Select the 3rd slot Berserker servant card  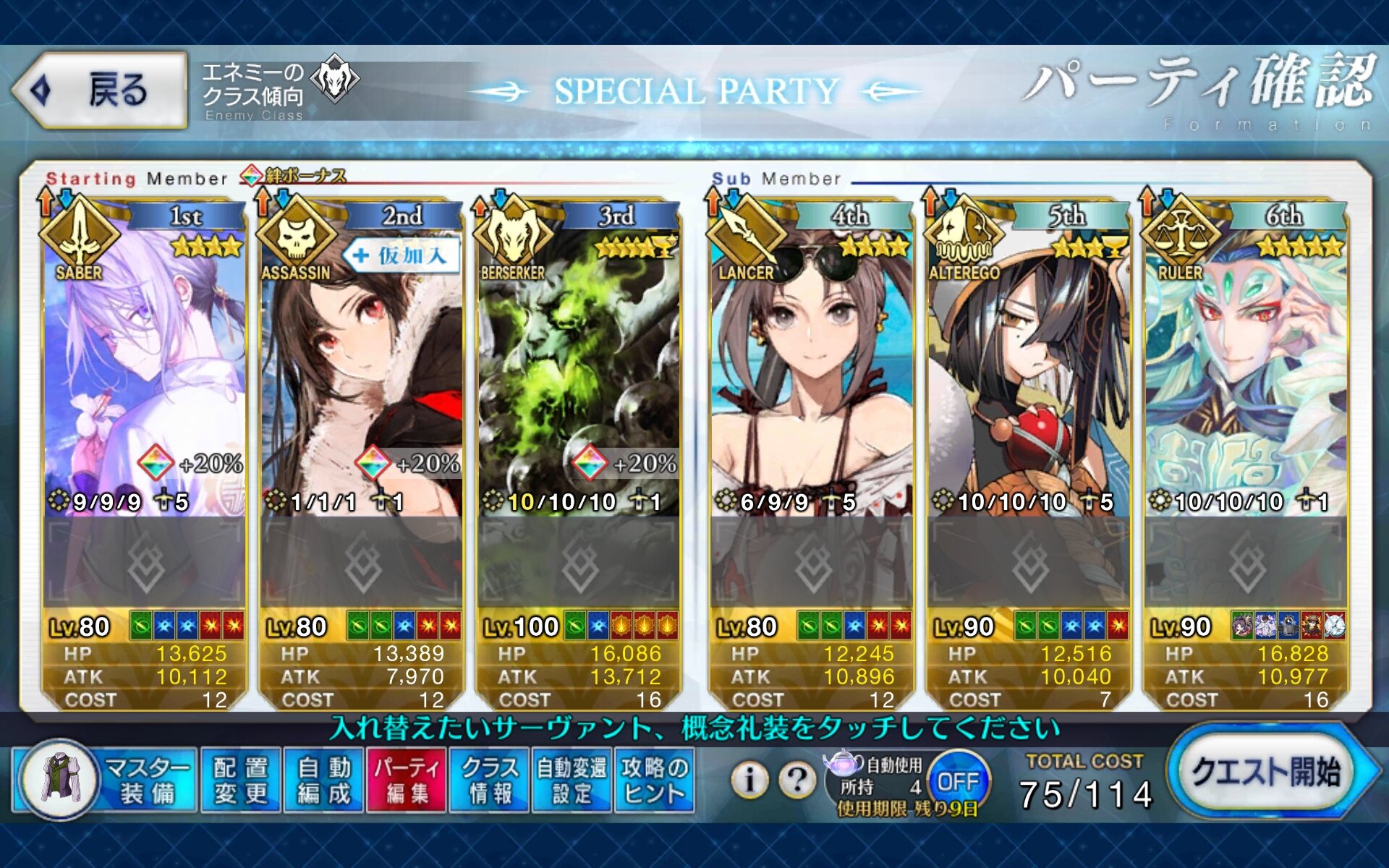tap(579, 376)
